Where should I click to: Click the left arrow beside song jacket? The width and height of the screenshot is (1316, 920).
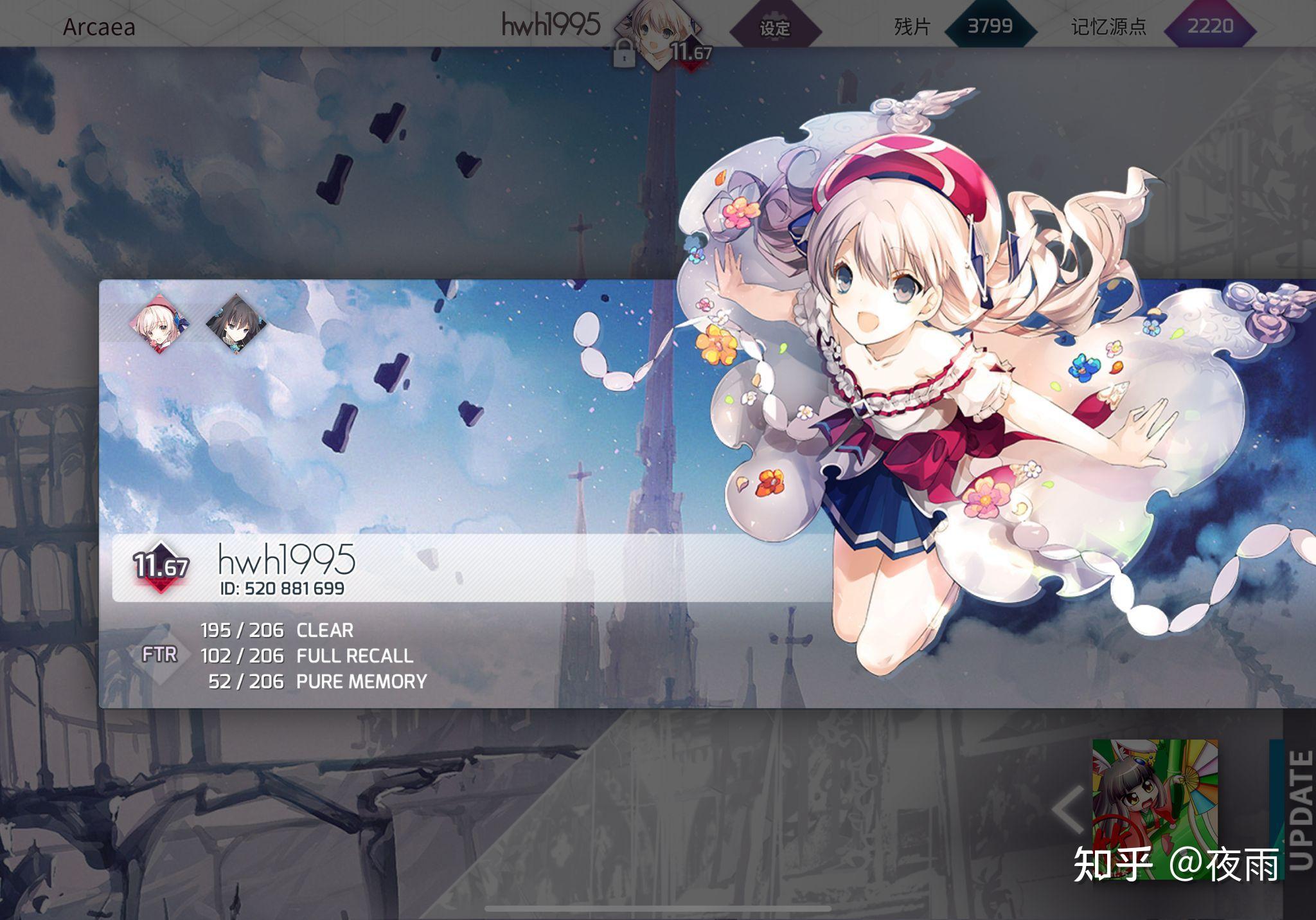1068,810
